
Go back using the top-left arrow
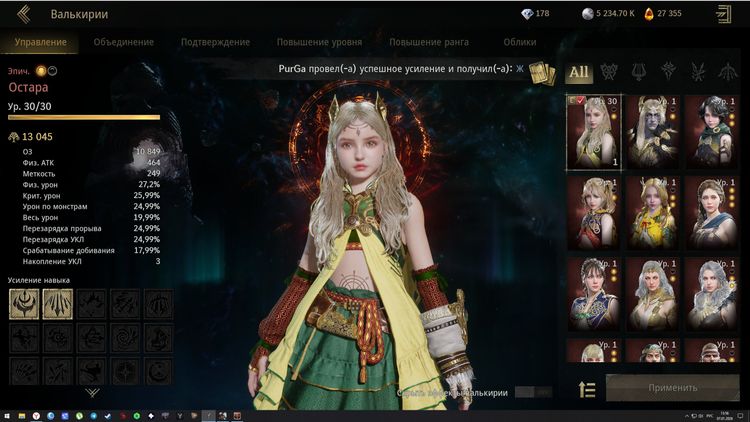[24, 14]
